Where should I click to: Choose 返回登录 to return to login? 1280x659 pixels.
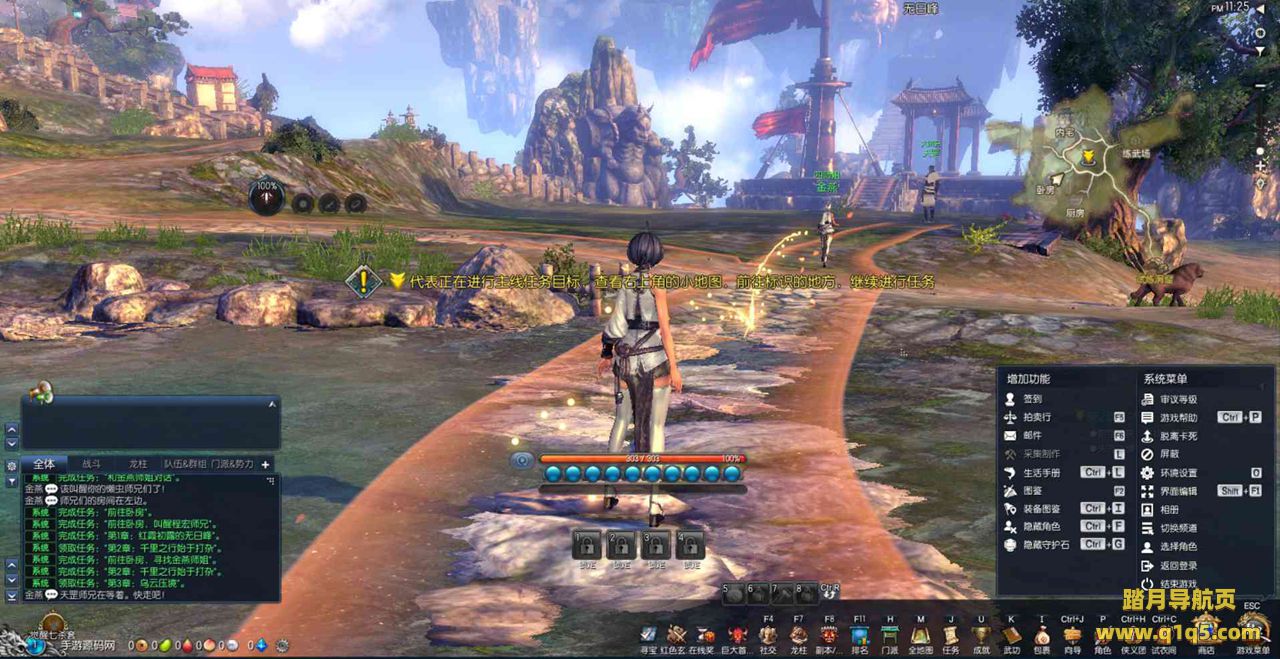tap(1178, 565)
